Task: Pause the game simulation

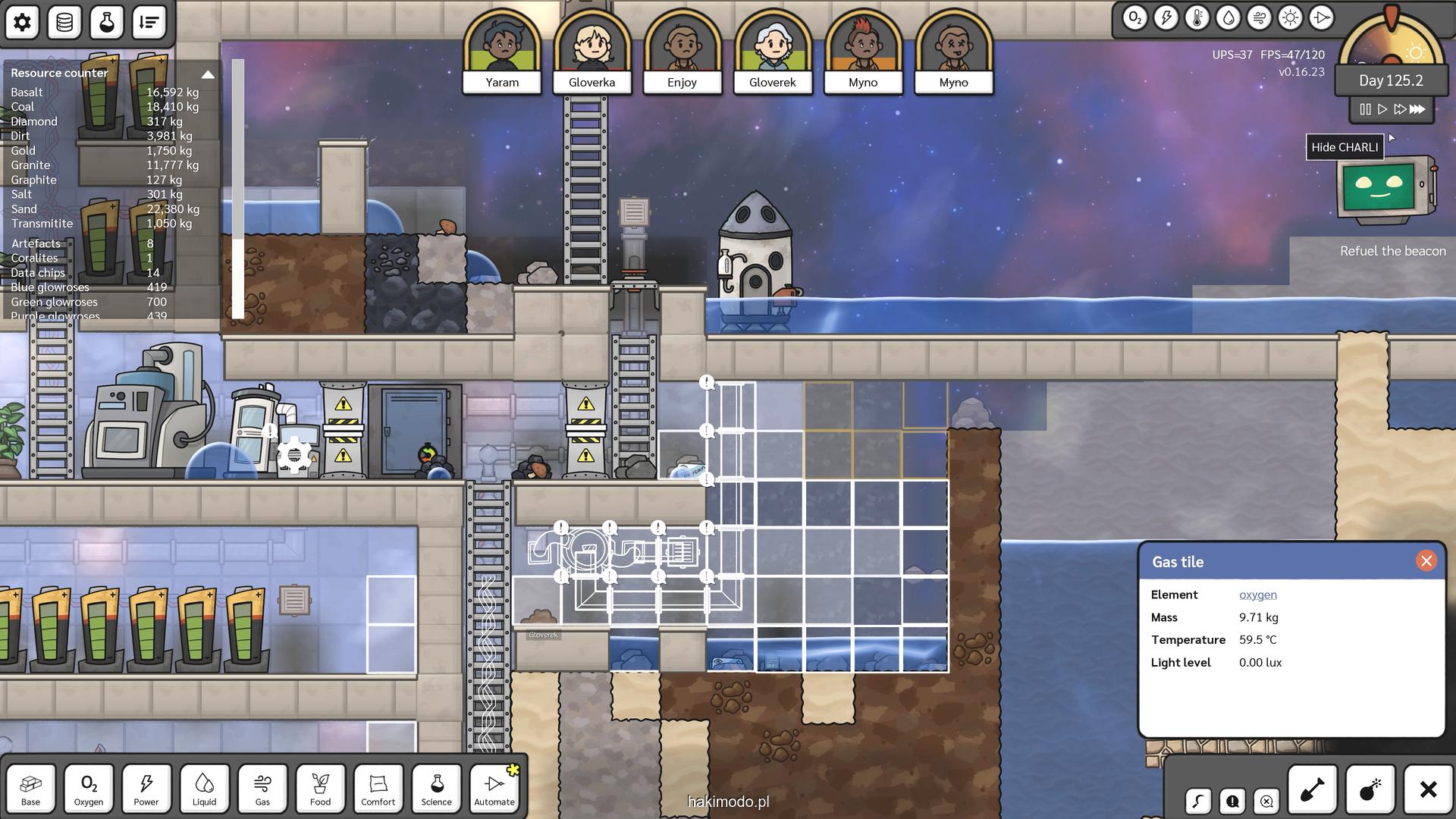Action: coord(1365,109)
